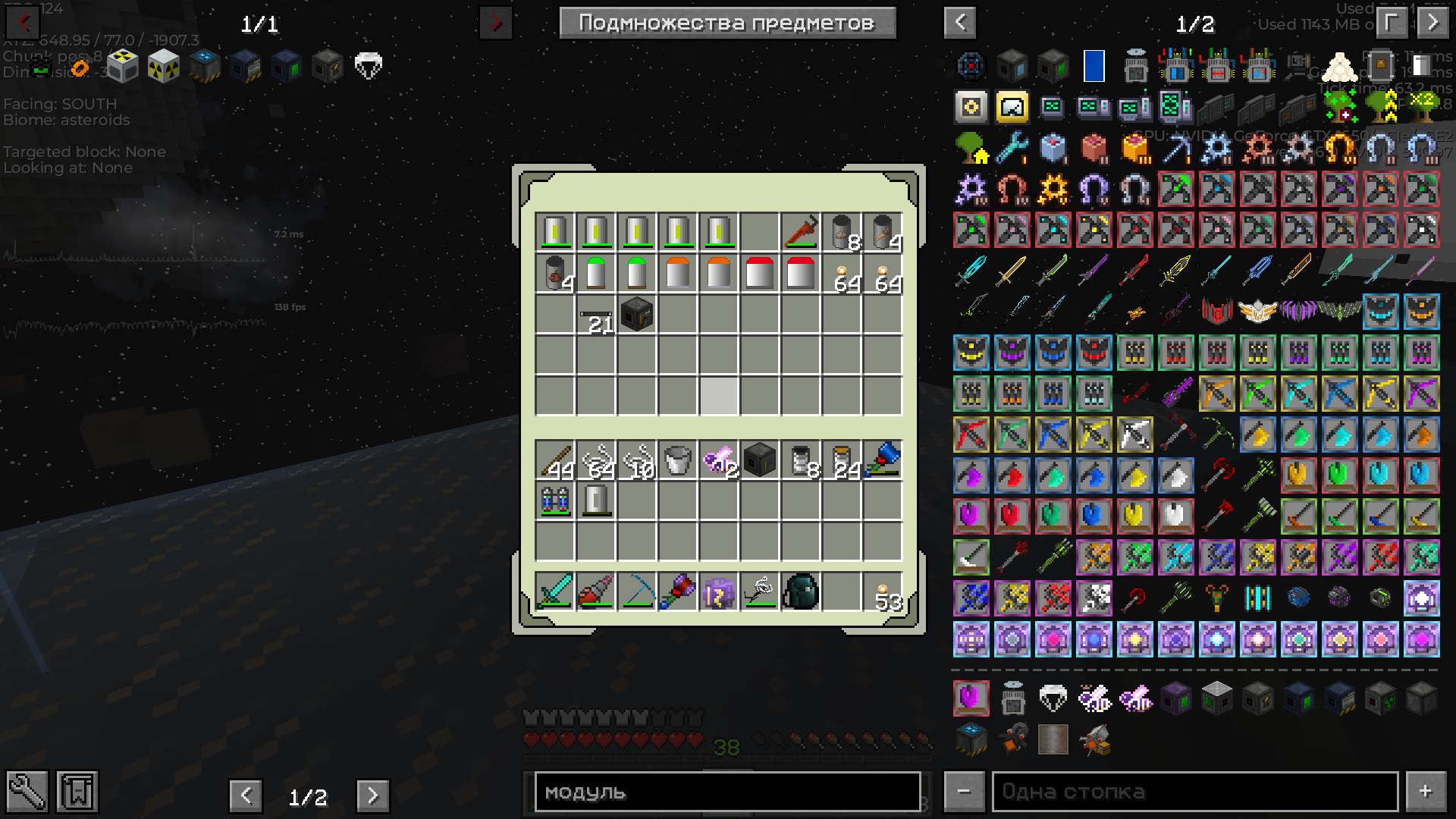Viewport: 1456px width, 819px height.
Task: Go to the previous item list page
Action: coord(960,23)
